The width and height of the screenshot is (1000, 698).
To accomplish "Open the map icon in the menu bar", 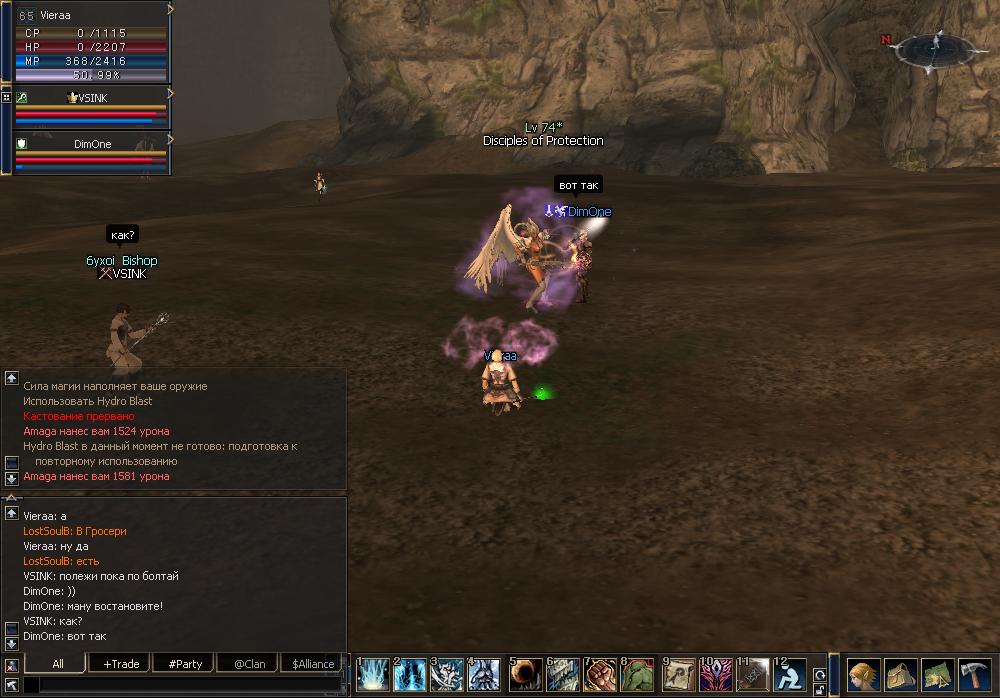I will [937, 673].
